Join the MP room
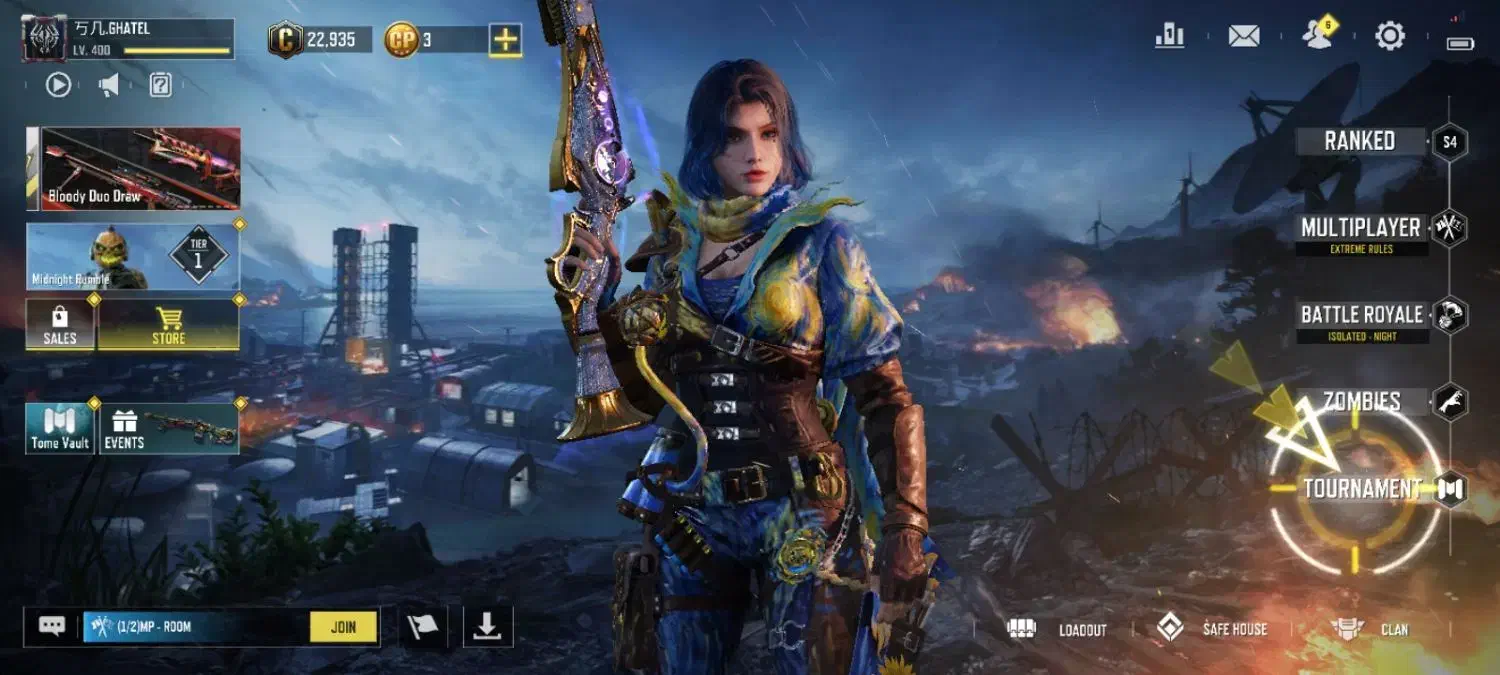This screenshot has height=675, width=1500. (343, 627)
